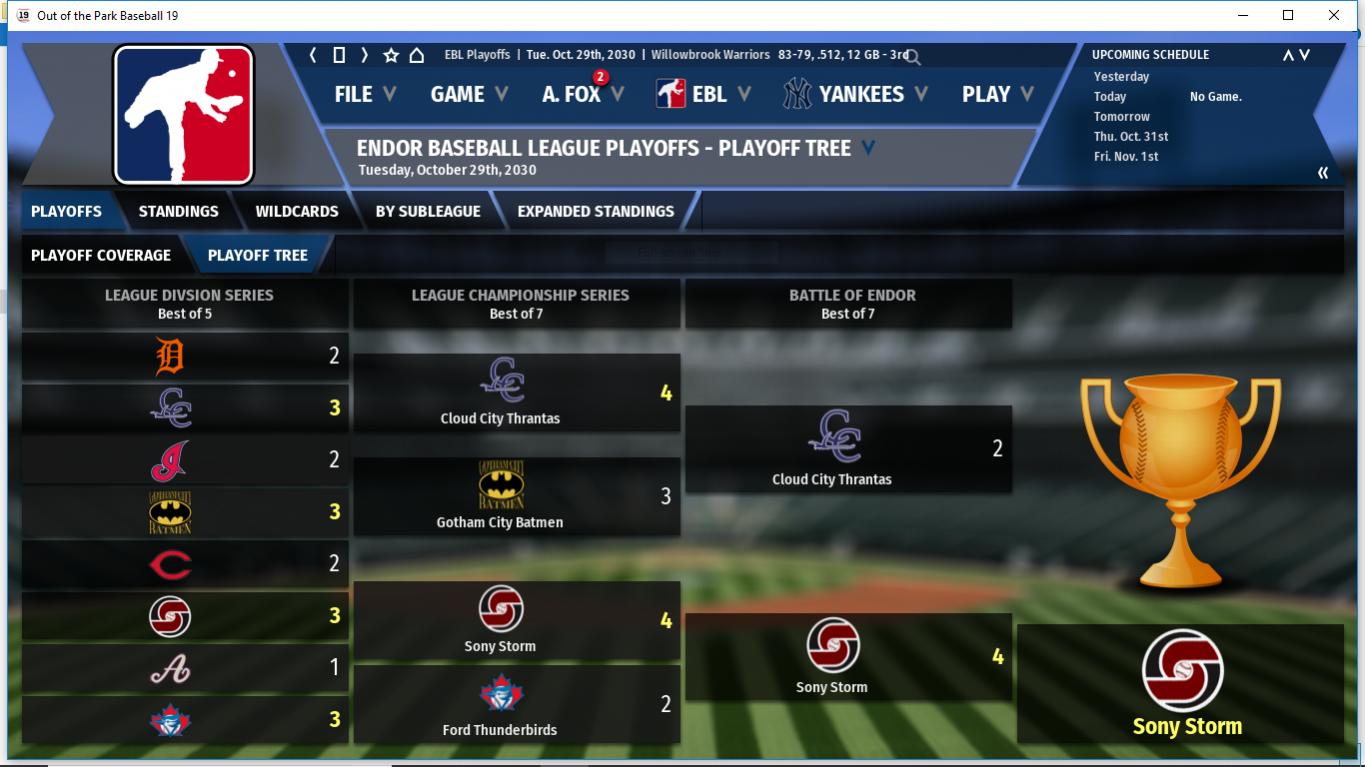Show the By Subleague tab

coord(428,211)
